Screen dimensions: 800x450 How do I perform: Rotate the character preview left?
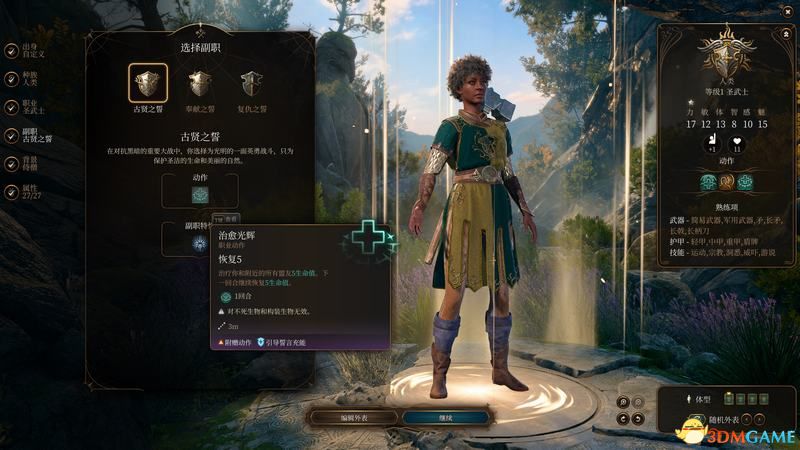[623, 418]
